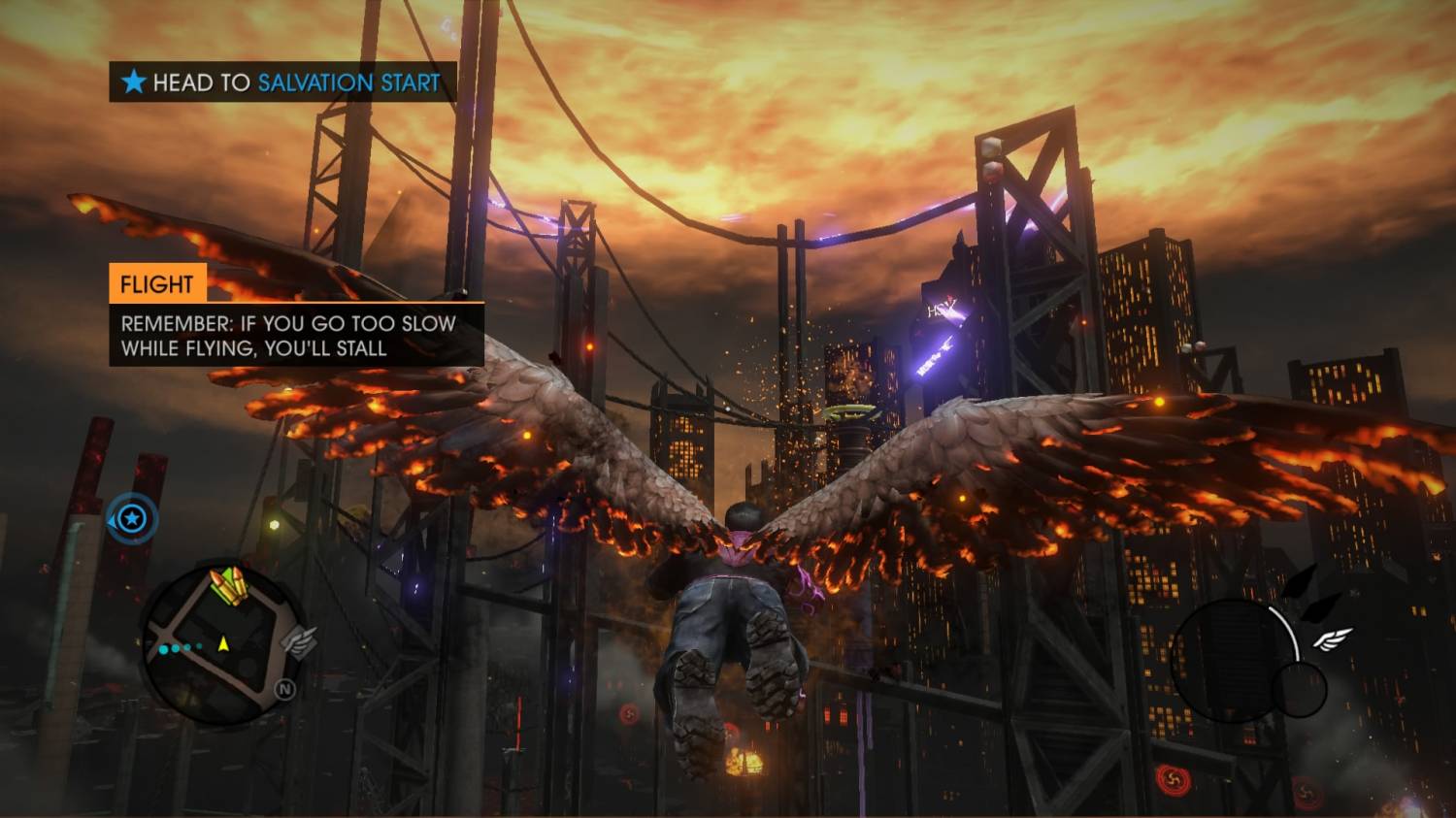
Task: Click the yellow player arrow on minimap
Action: pyautogui.click(x=223, y=642)
